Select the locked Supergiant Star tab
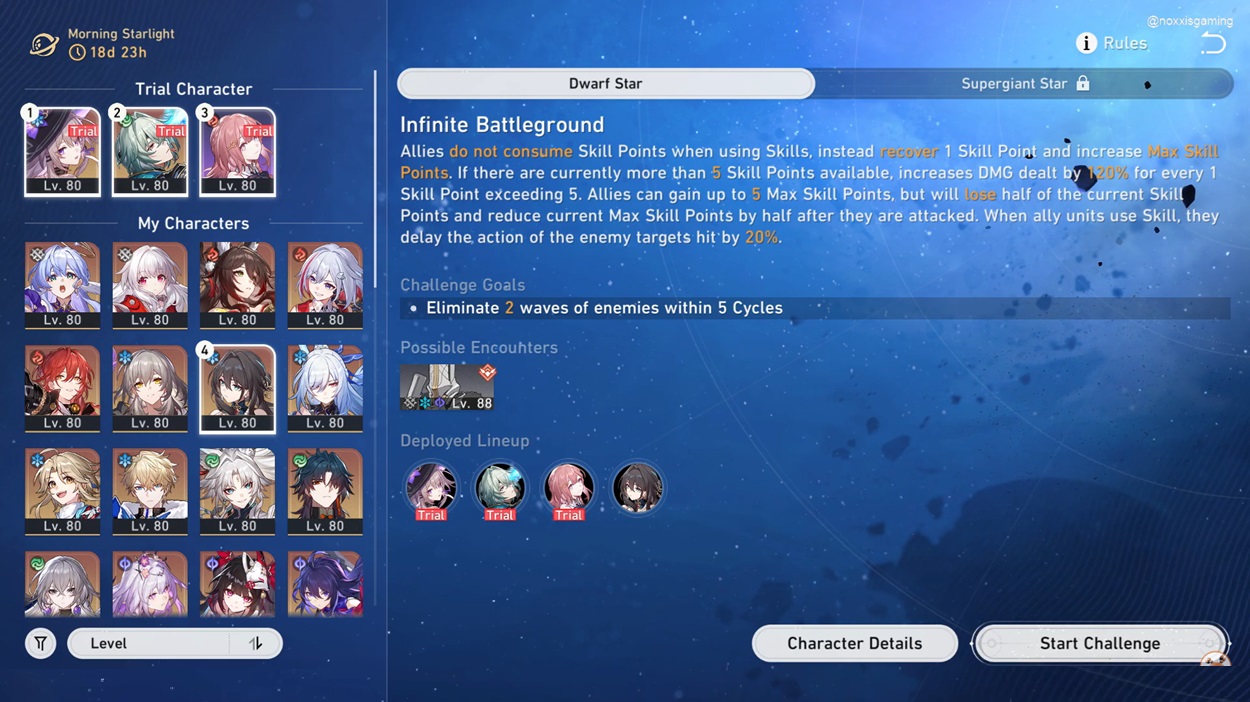 1024,84
